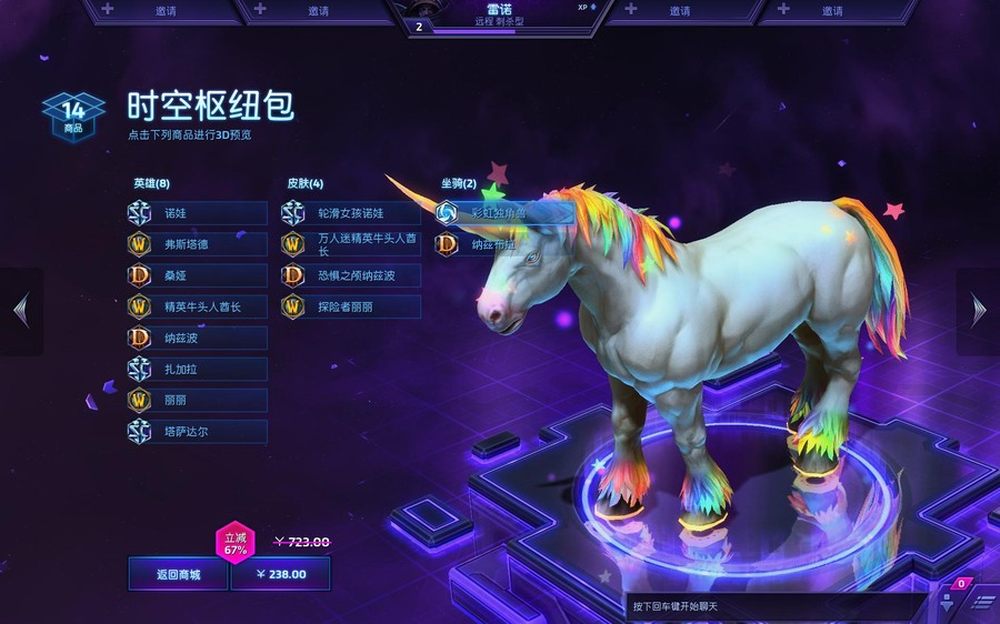
Task: Go to the next item with right arrow
Action: (978, 311)
